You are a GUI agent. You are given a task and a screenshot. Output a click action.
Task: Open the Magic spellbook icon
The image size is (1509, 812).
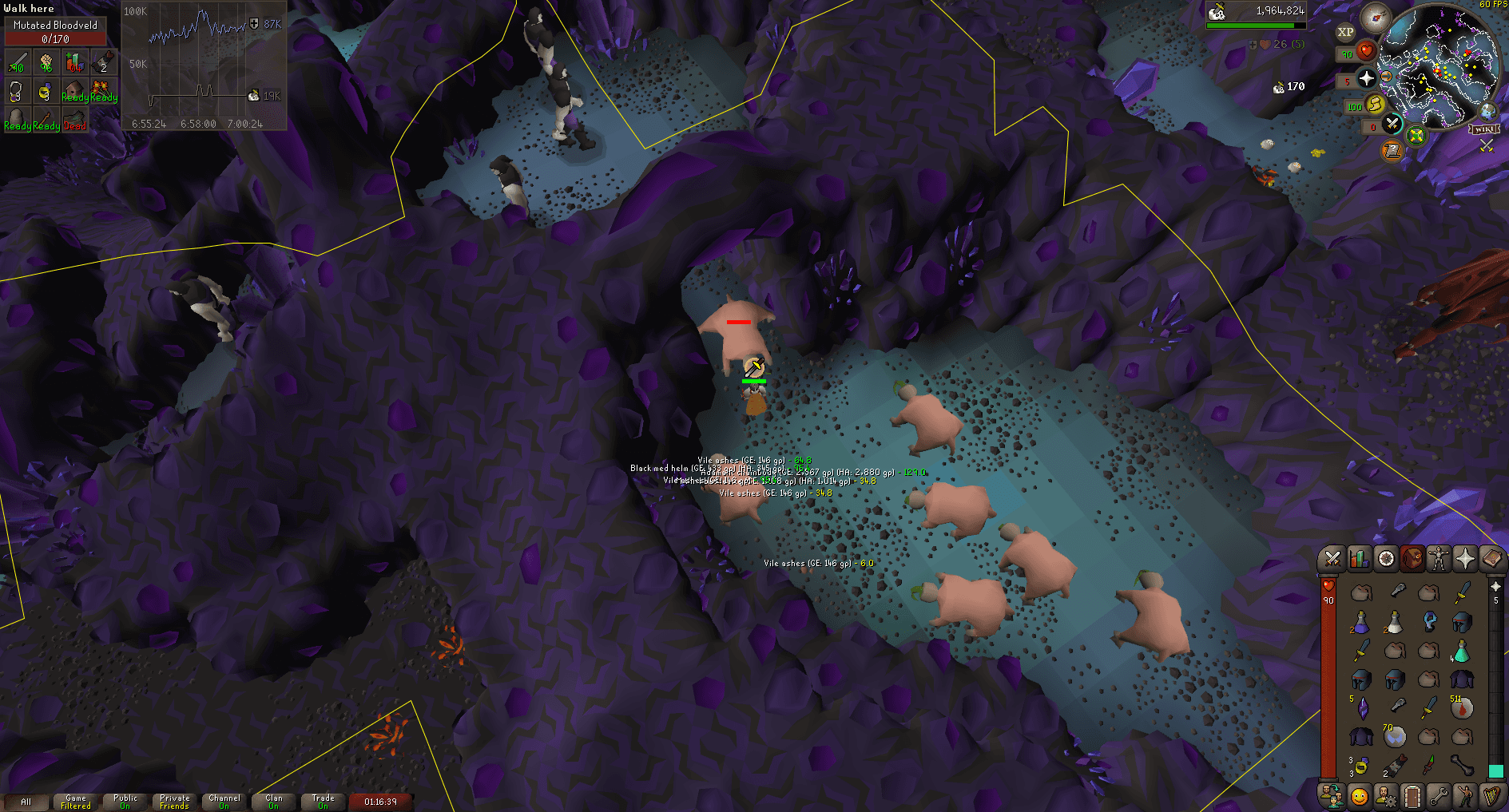point(1491,559)
